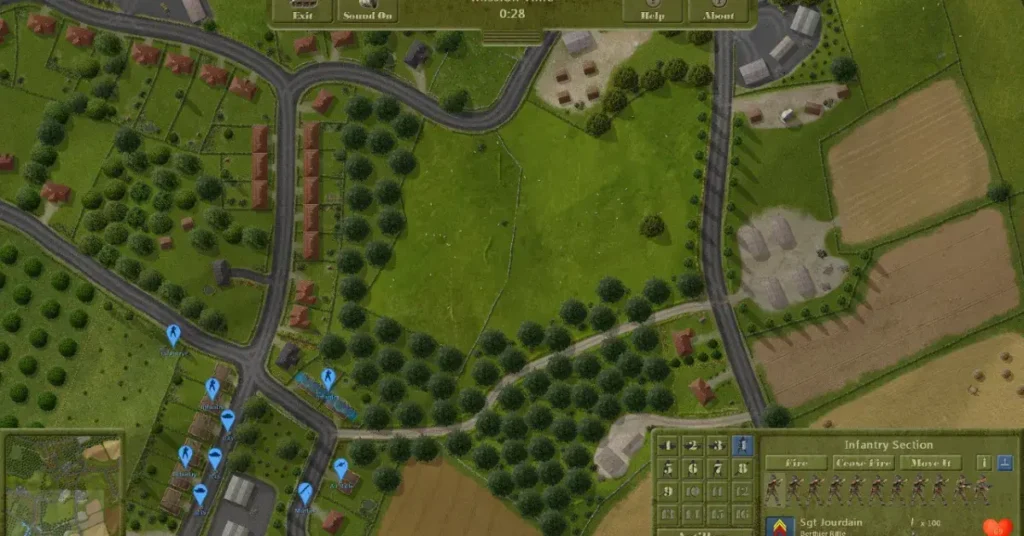The image size is (1024, 536).
Task: Choose unit slot number 5
Action: tap(667, 469)
